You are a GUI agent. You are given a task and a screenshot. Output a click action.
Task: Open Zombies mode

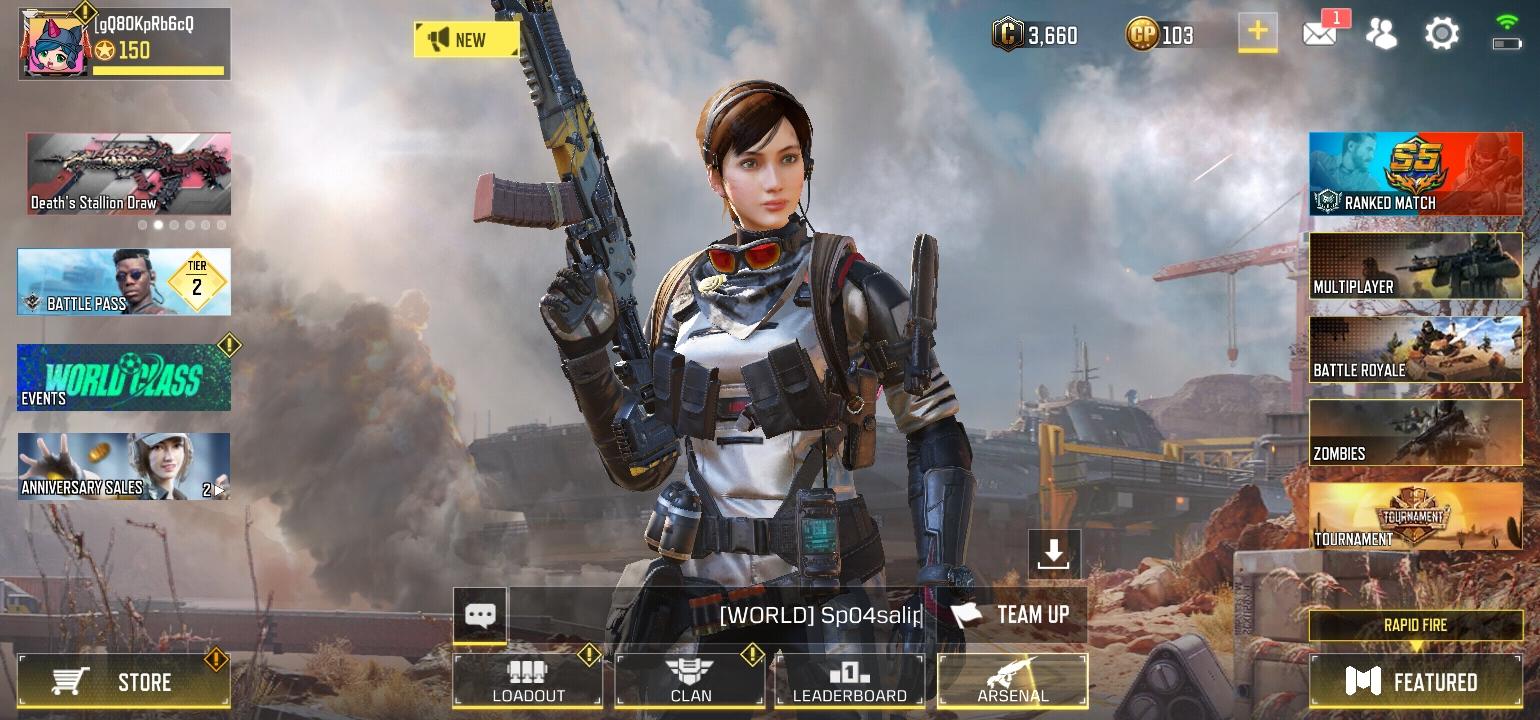click(x=1414, y=431)
